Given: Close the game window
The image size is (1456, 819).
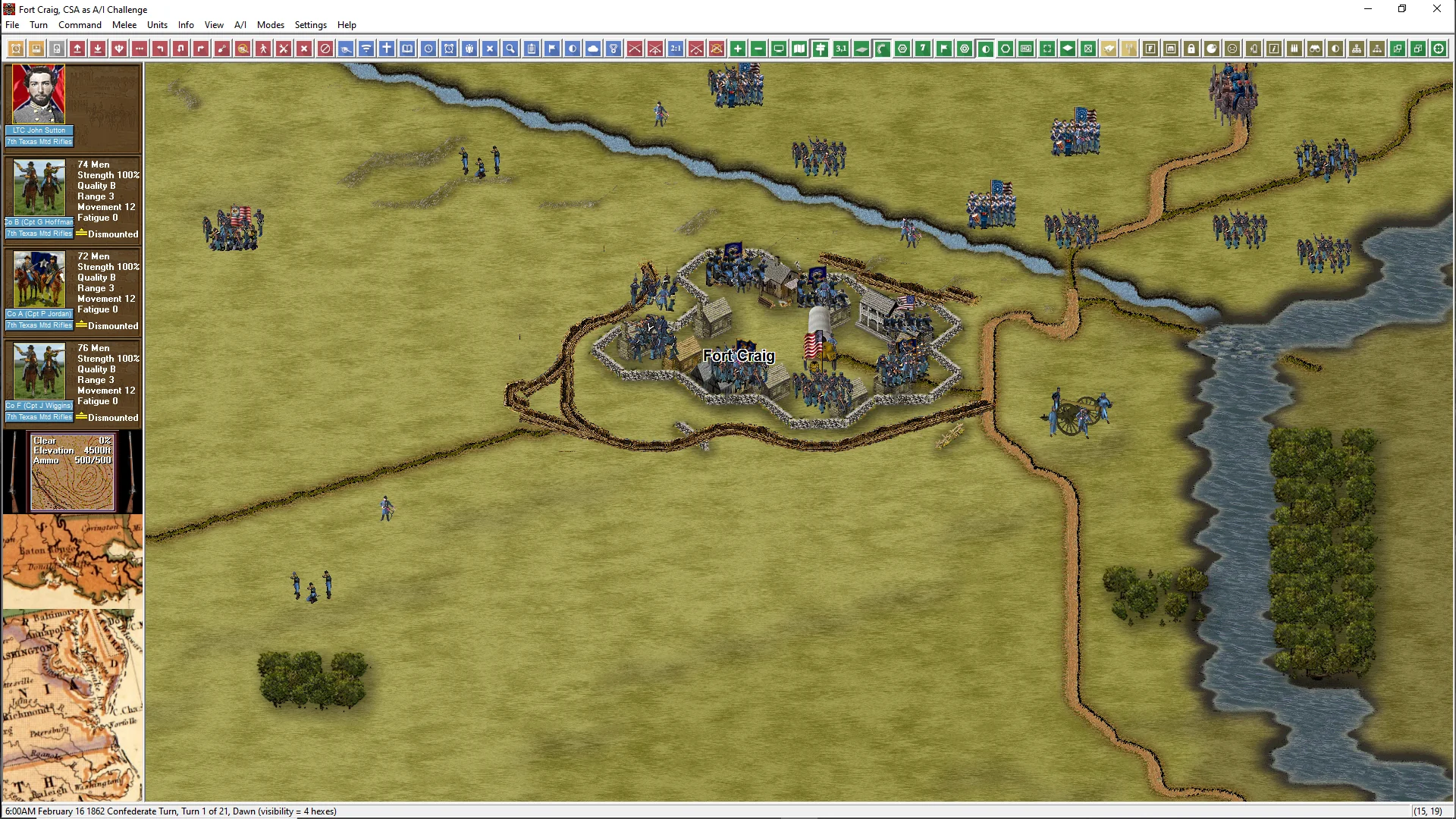Looking at the screenshot, I should 1436,9.
